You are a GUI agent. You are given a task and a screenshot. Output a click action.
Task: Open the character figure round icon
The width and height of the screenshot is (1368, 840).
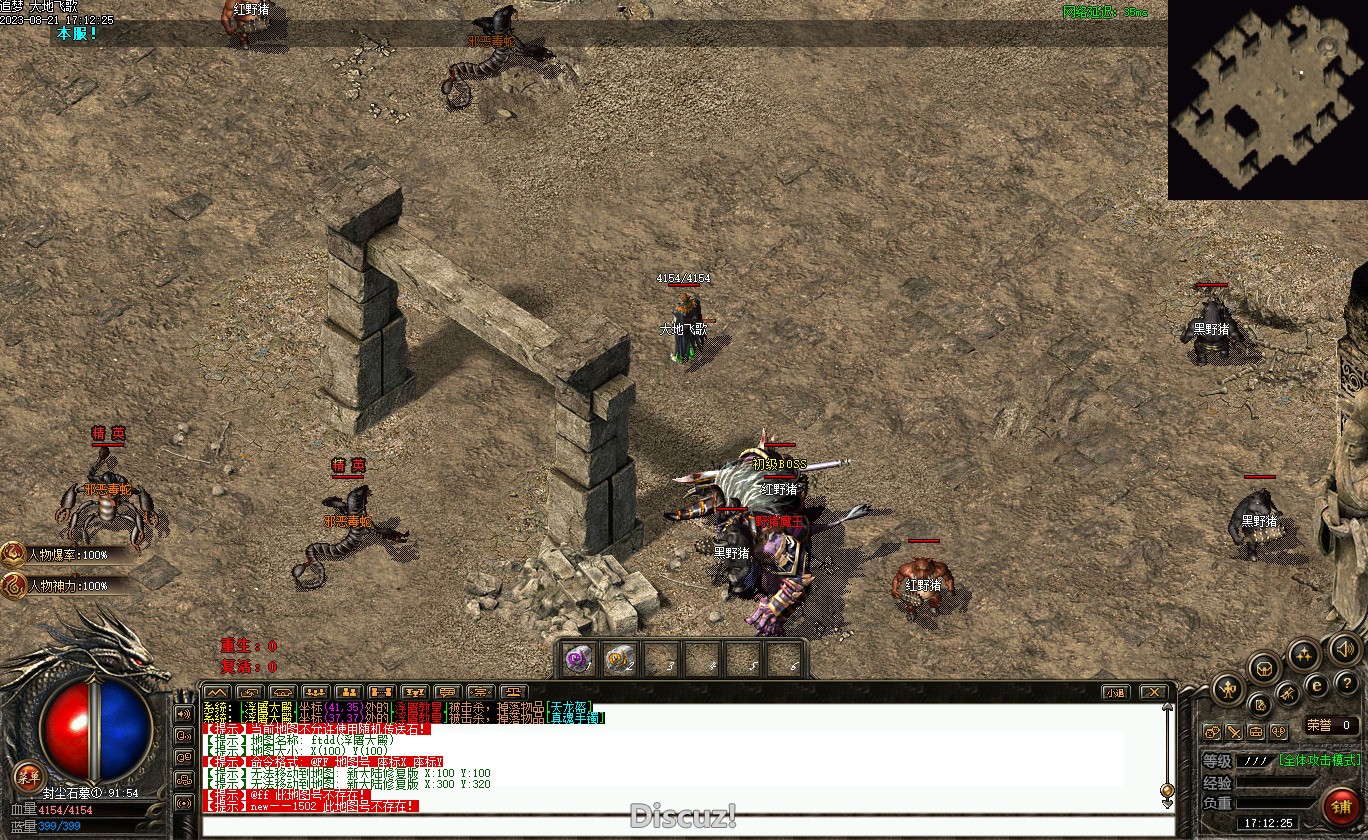click(x=1228, y=688)
